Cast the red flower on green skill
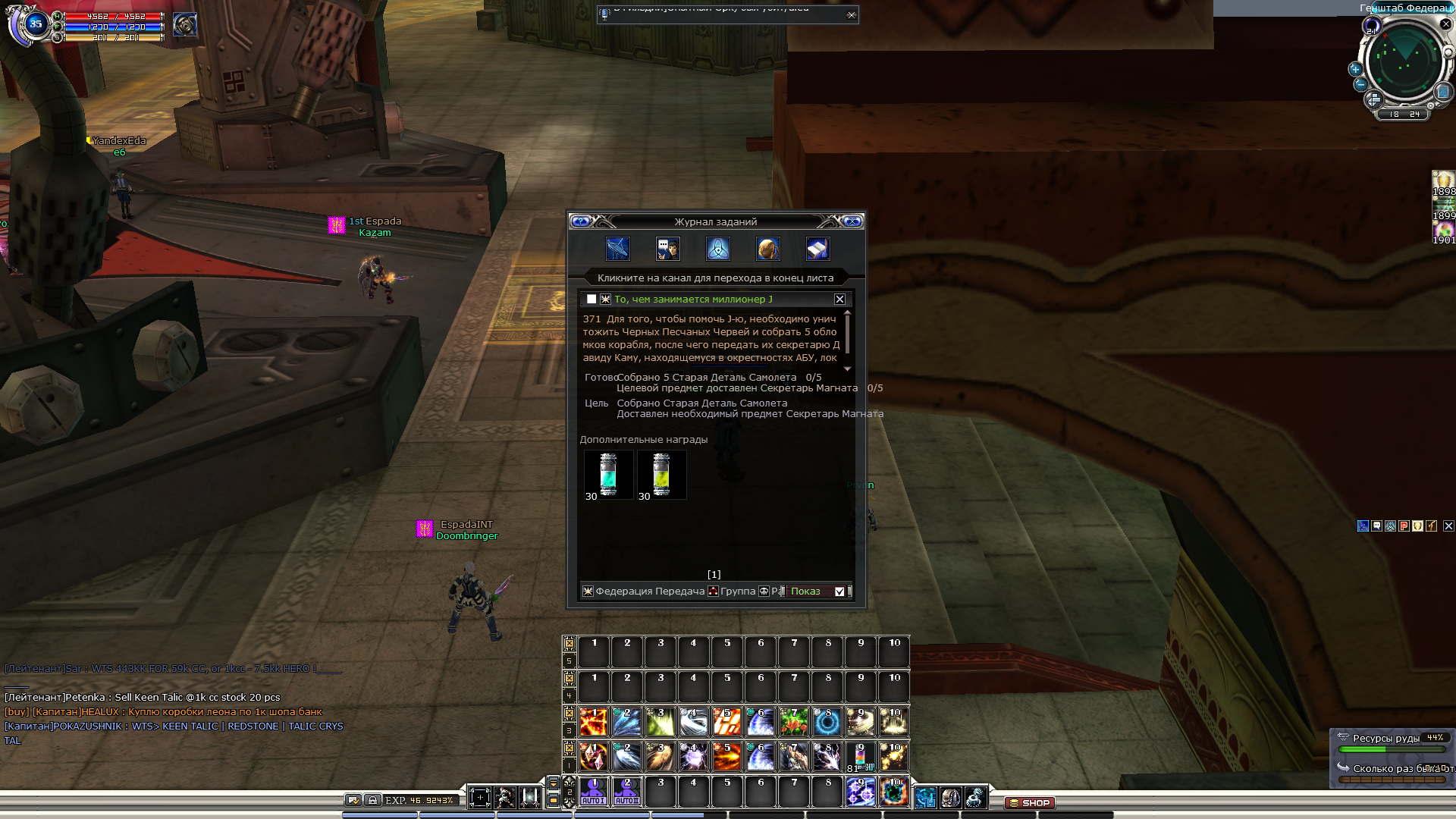 [x=794, y=722]
